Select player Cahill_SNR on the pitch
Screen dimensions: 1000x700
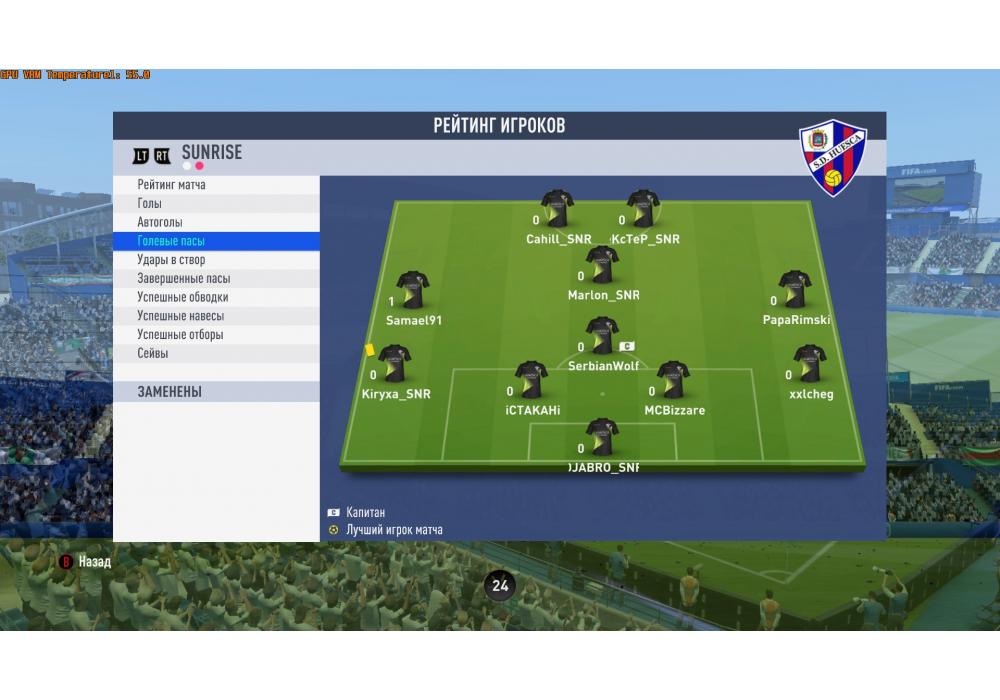click(x=557, y=209)
